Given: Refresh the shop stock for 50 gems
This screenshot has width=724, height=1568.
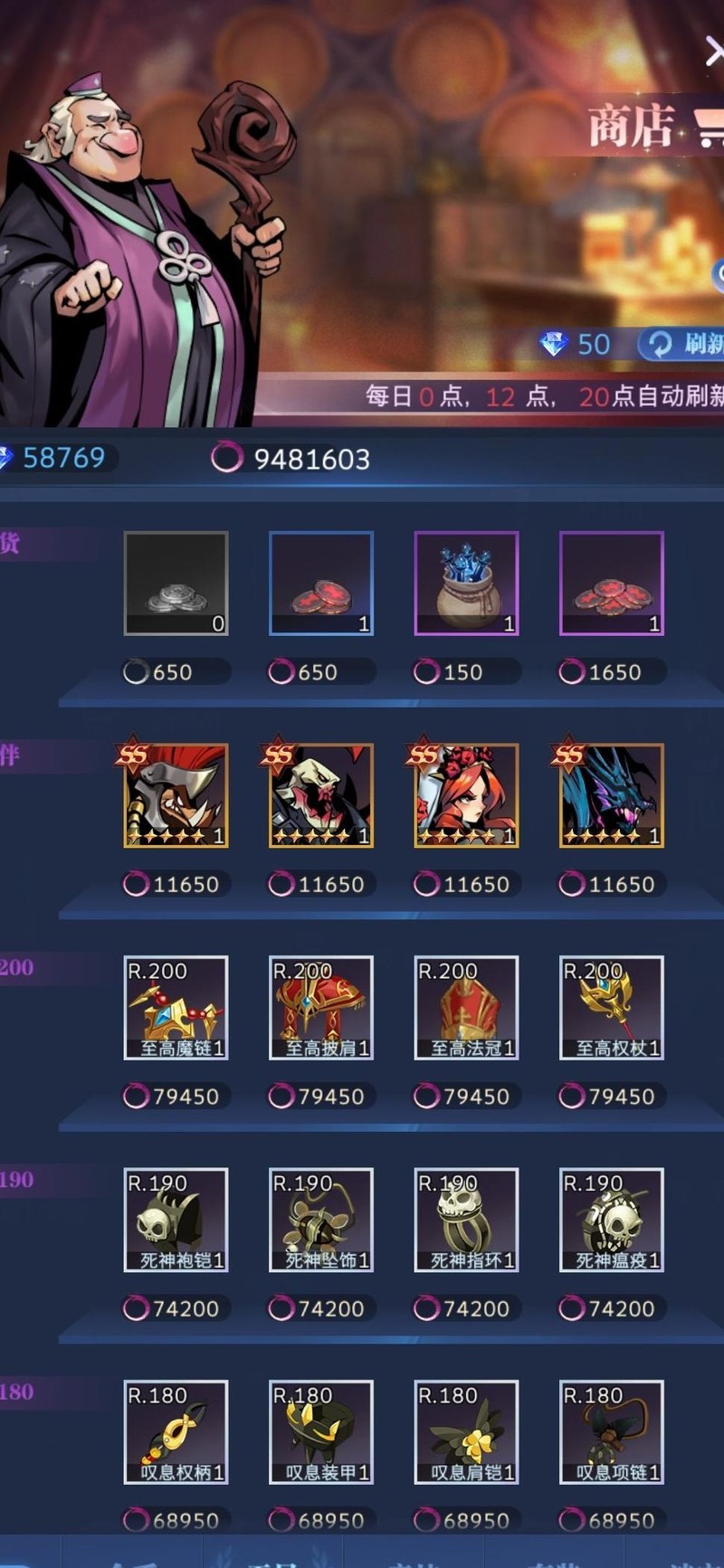Looking at the screenshot, I should coord(683,344).
